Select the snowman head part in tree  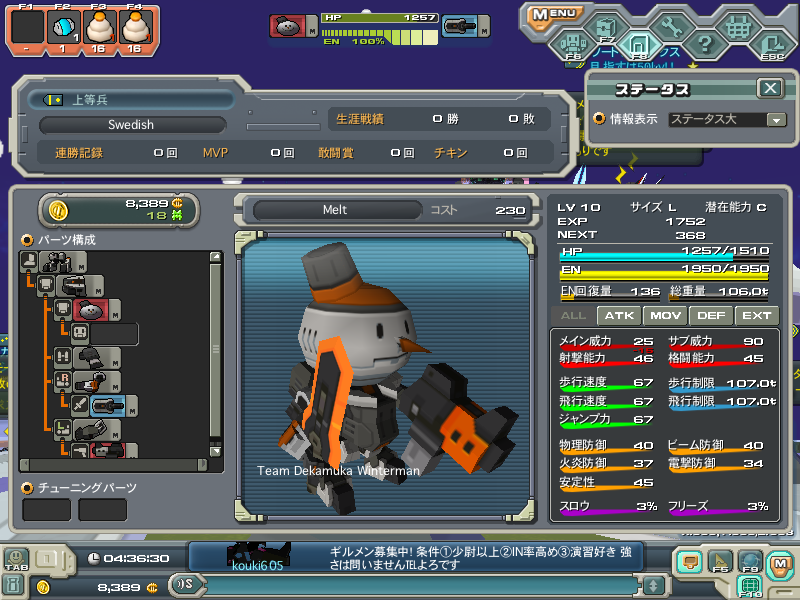90,310
